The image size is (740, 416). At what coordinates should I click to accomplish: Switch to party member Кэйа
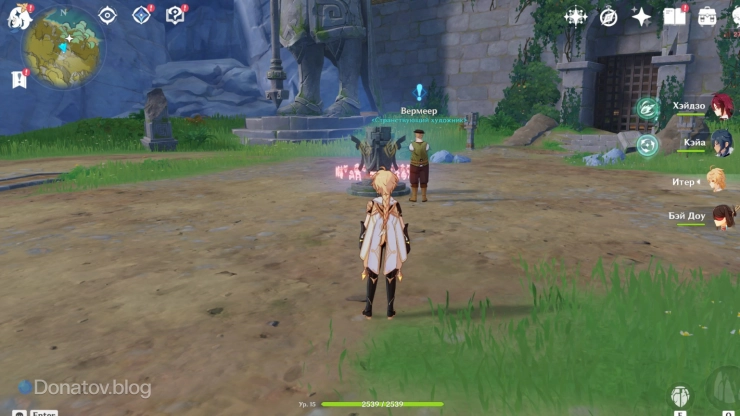[720, 143]
